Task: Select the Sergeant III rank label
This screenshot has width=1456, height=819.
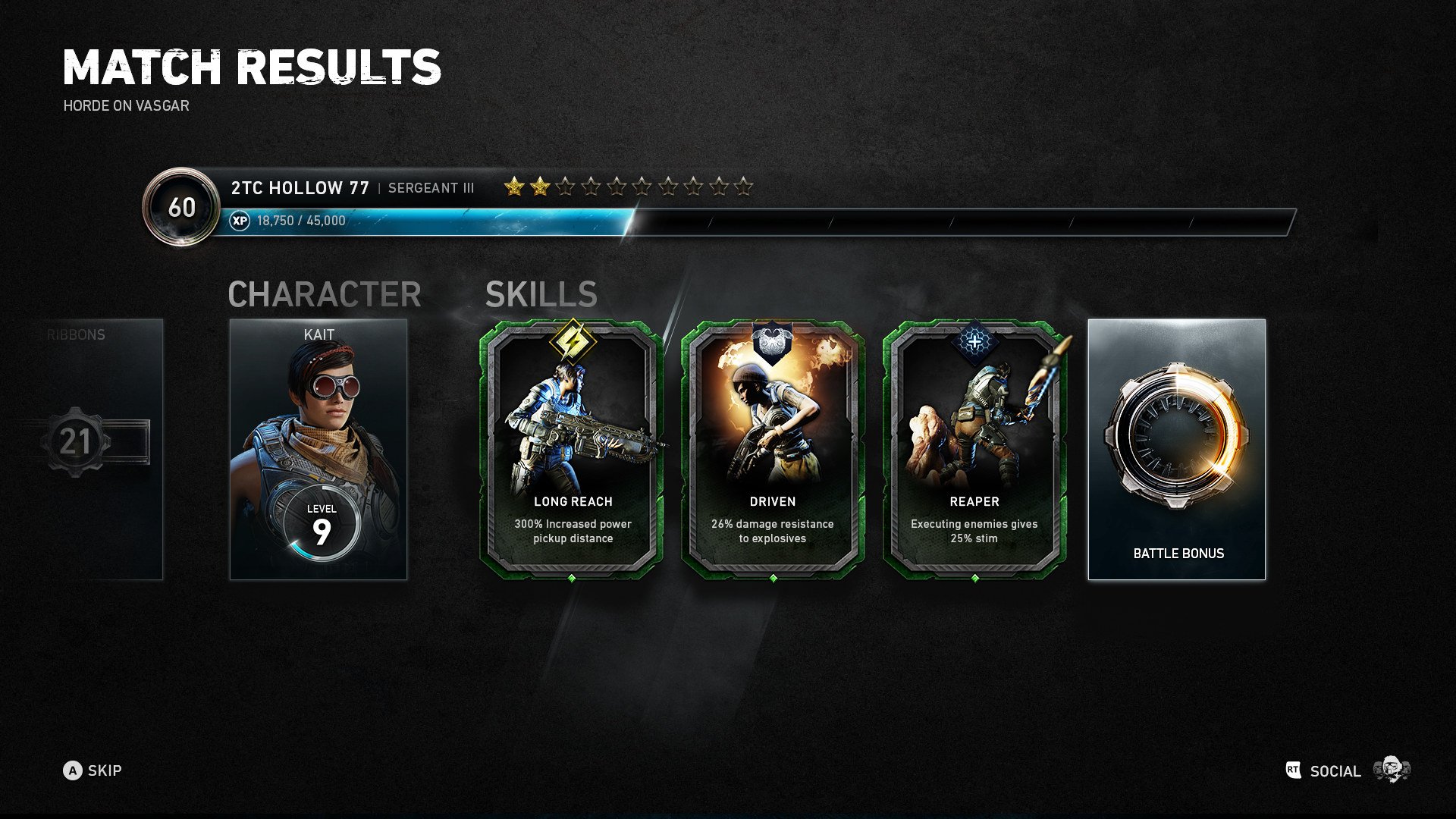Action: (x=431, y=189)
